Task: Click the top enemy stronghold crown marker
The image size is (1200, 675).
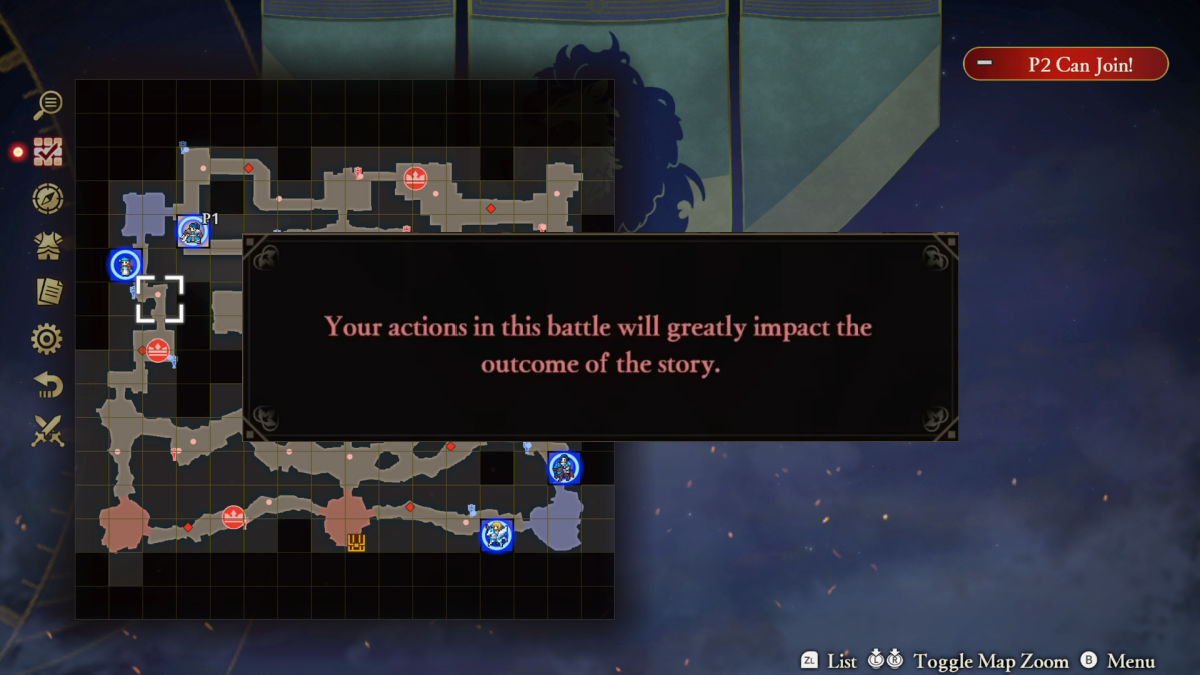Action: point(415,179)
